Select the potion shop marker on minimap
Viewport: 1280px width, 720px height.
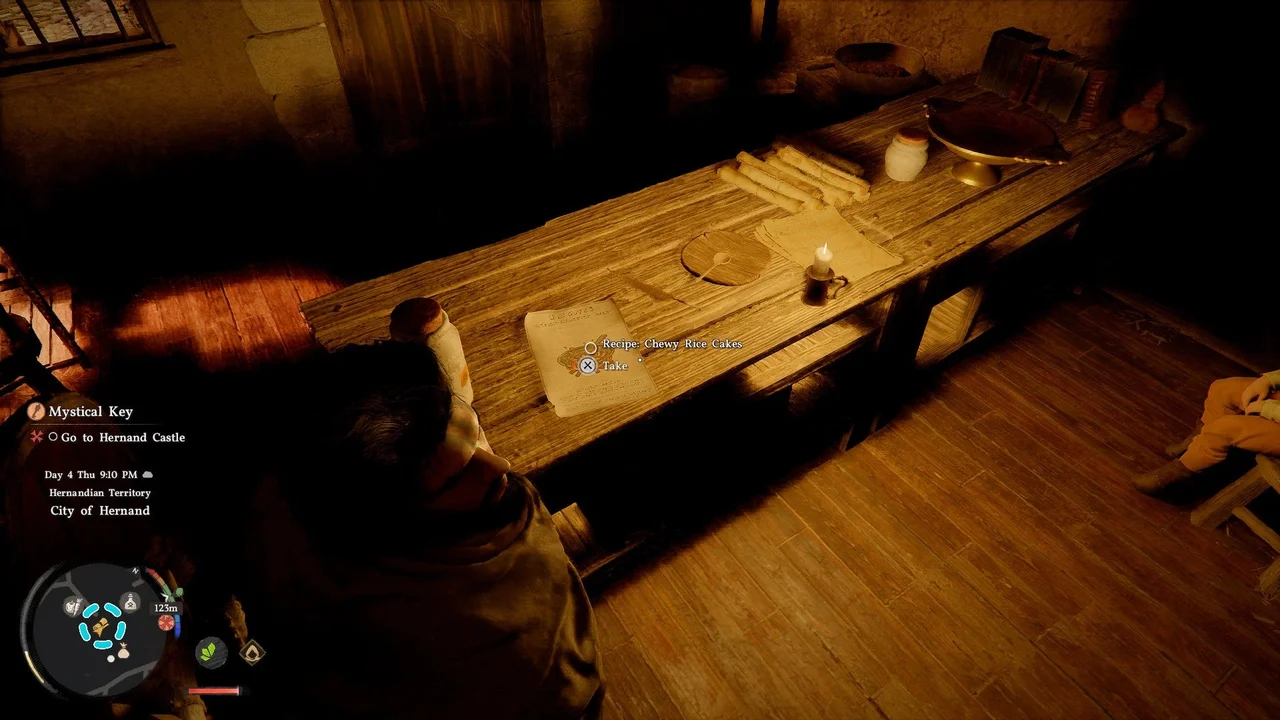130,601
